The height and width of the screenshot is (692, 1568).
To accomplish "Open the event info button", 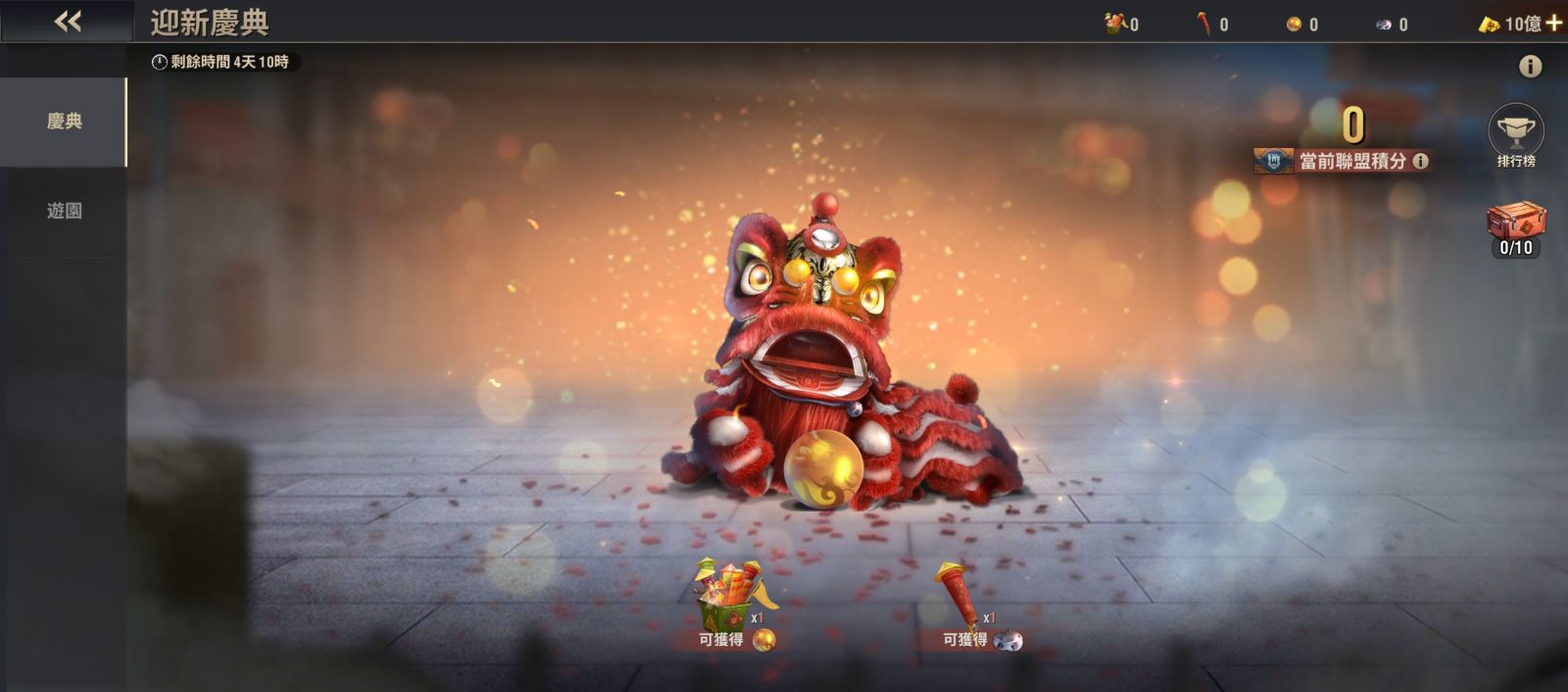I will (x=1530, y=67).
